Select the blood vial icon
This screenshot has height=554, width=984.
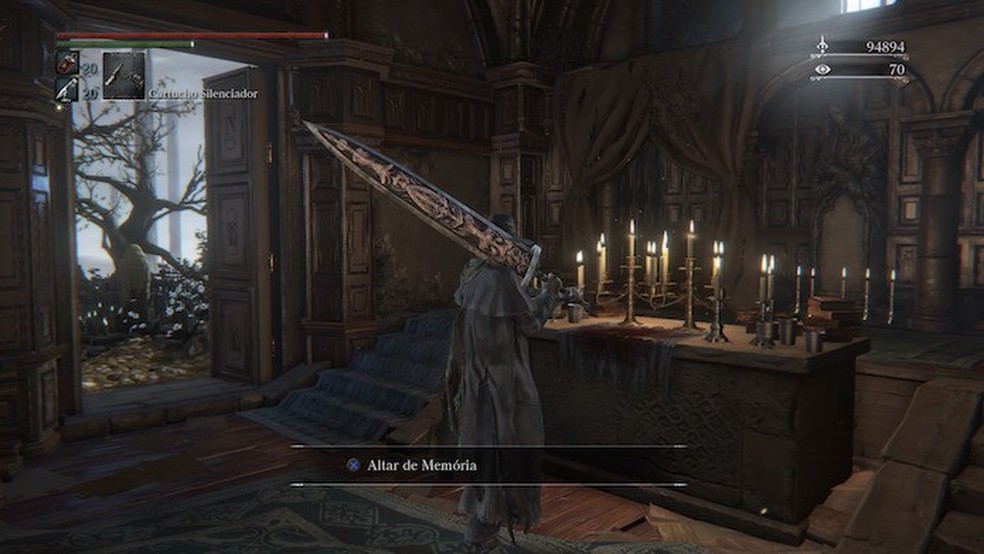(67, 62)
